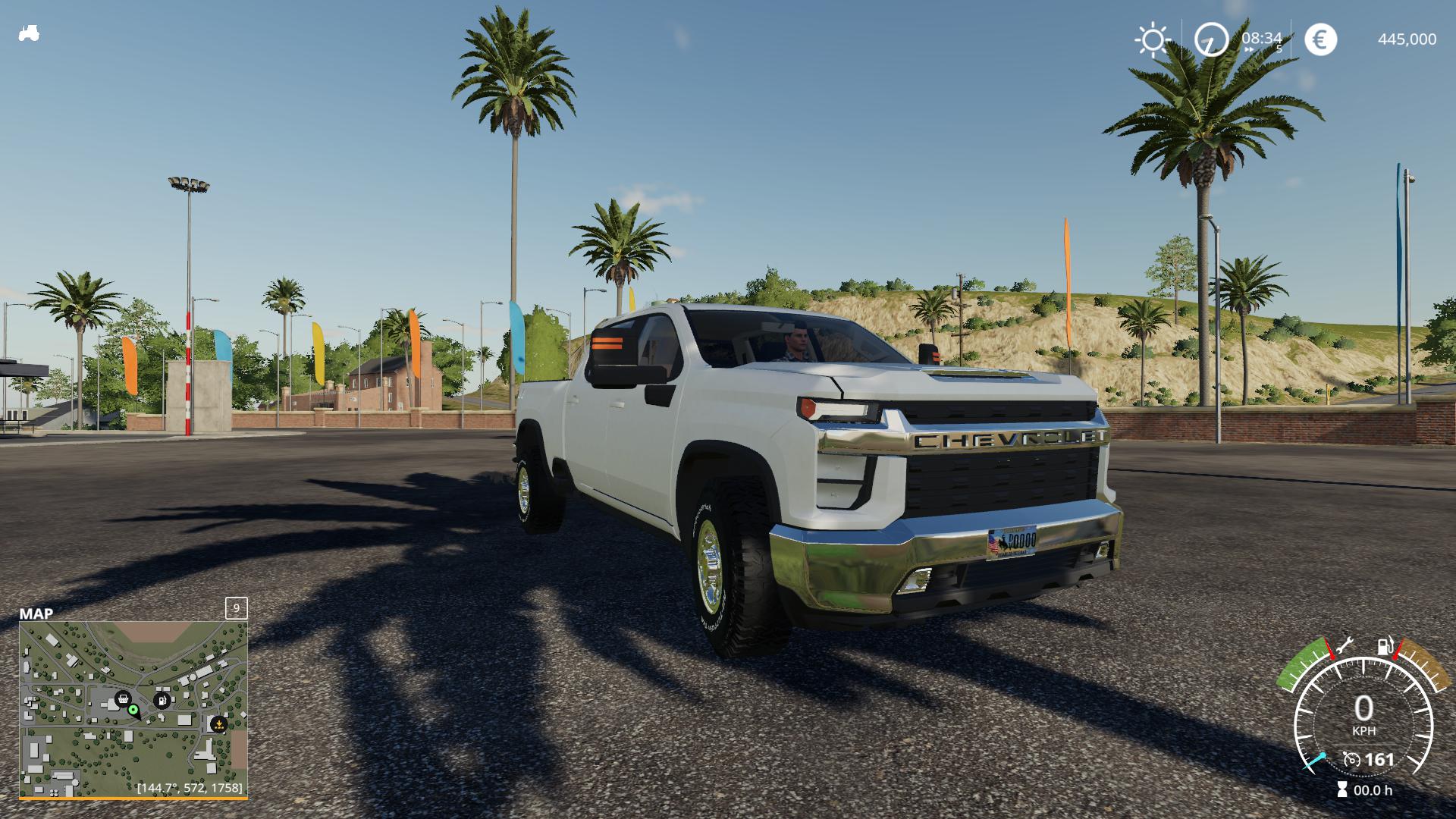The height and width of the screenshot is (819, 1456).
Task: Click the game clock dial icon
Action: coord(1211,39)
